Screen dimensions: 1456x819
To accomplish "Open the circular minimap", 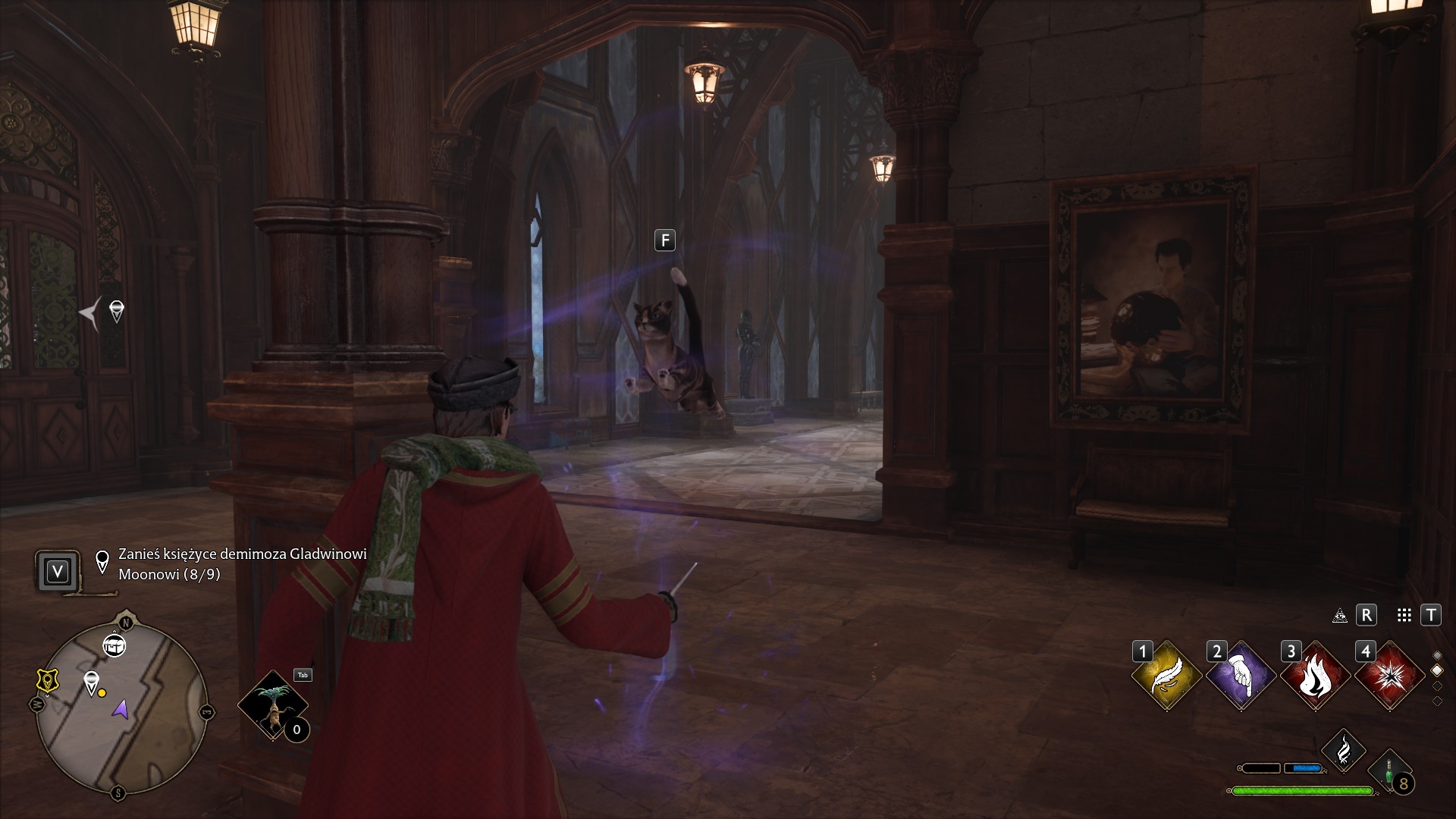I will 121,707.
